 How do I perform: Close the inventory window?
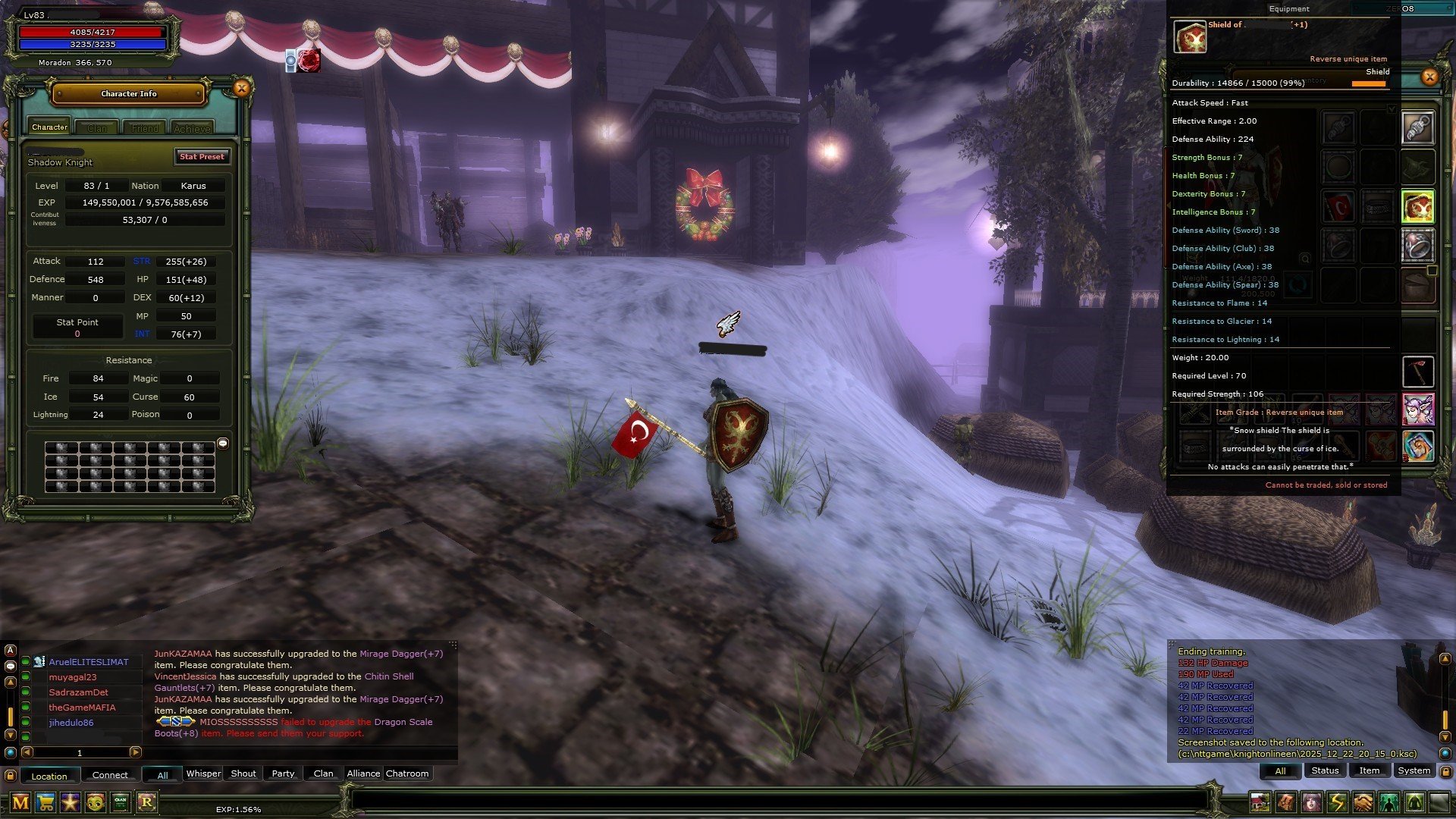(1429, 77)
